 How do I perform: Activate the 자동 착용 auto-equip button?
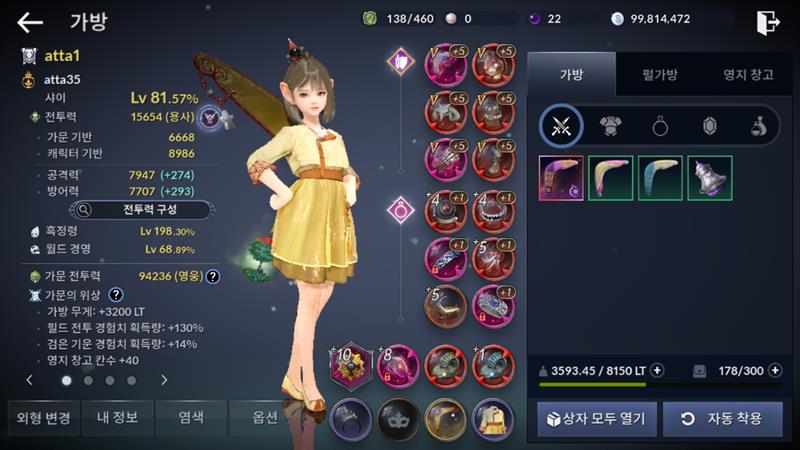[x=722, y=418]
